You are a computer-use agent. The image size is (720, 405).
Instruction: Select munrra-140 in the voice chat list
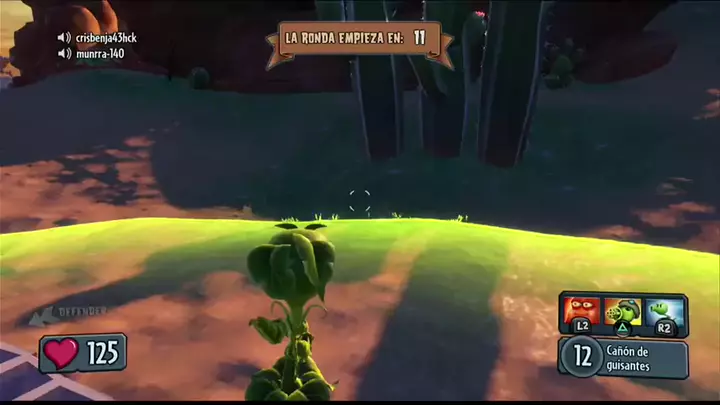(99, 53)
